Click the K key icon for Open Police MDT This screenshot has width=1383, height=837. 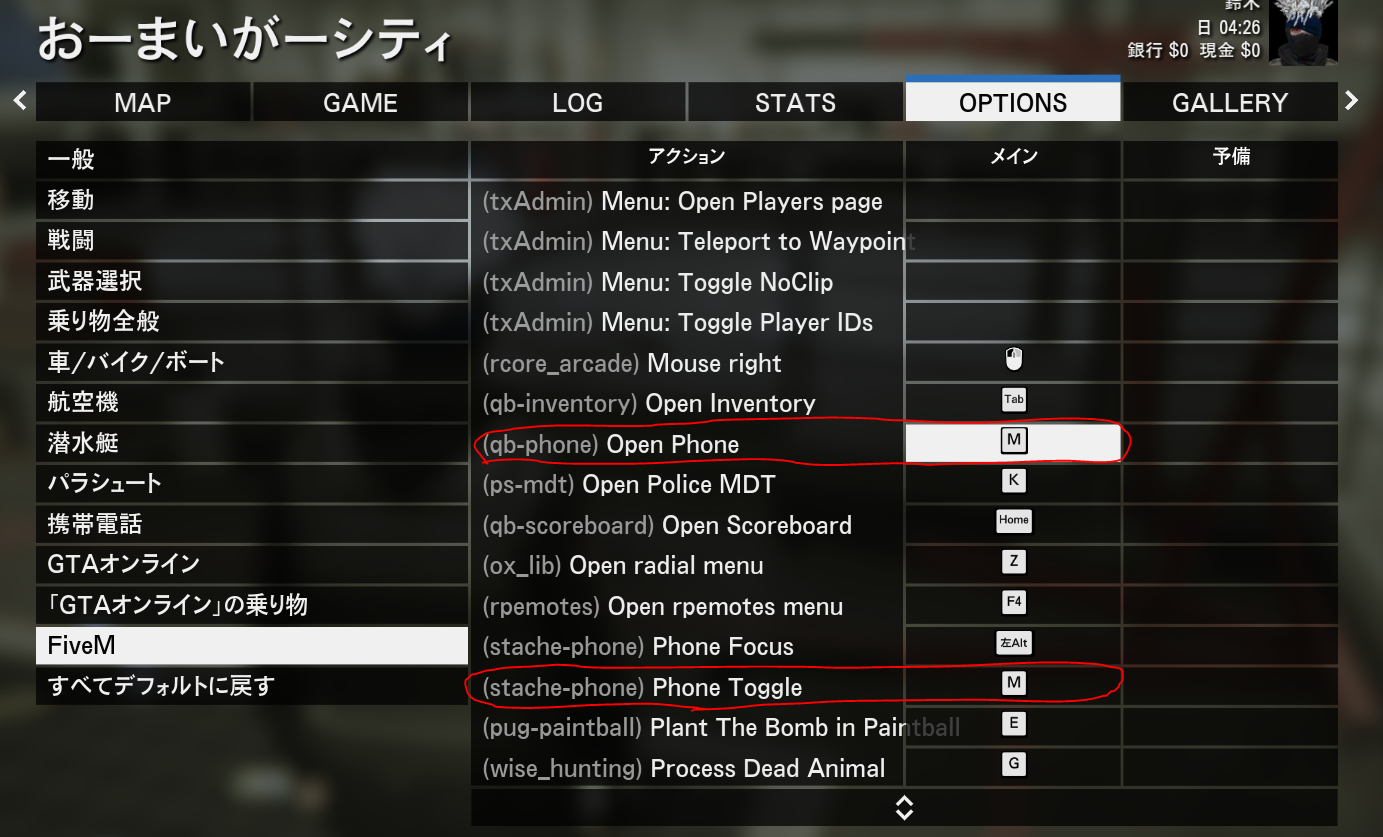click(1013, 480)
